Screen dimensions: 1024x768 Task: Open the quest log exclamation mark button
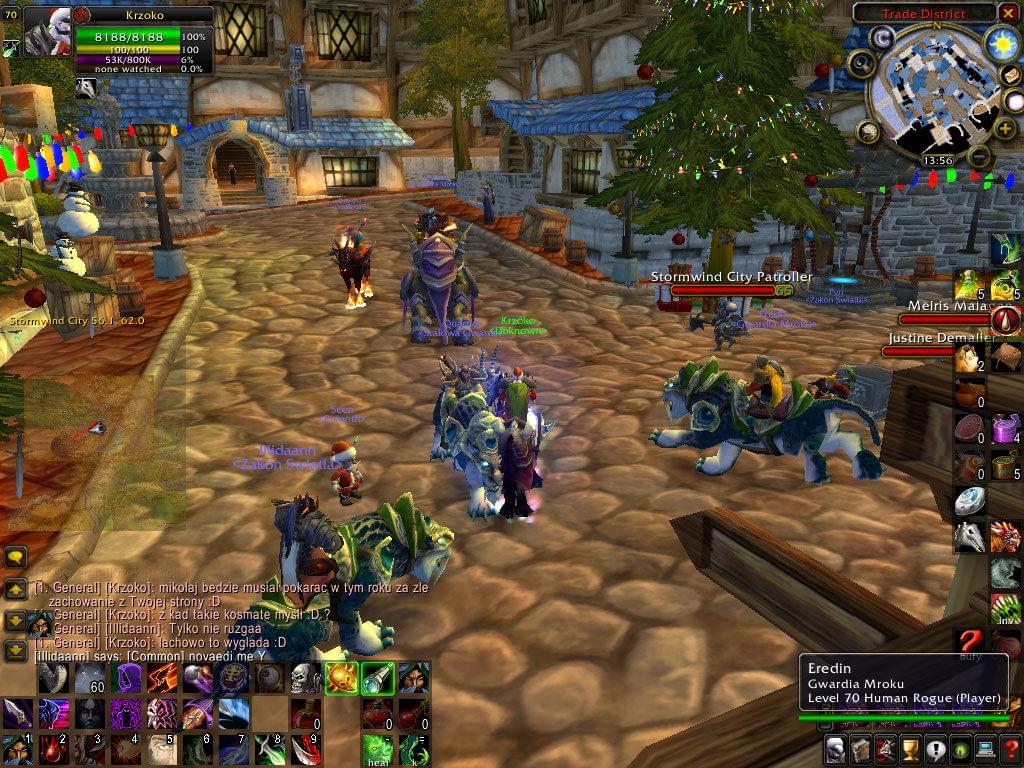pyautogui.click(x=936, y=748)
